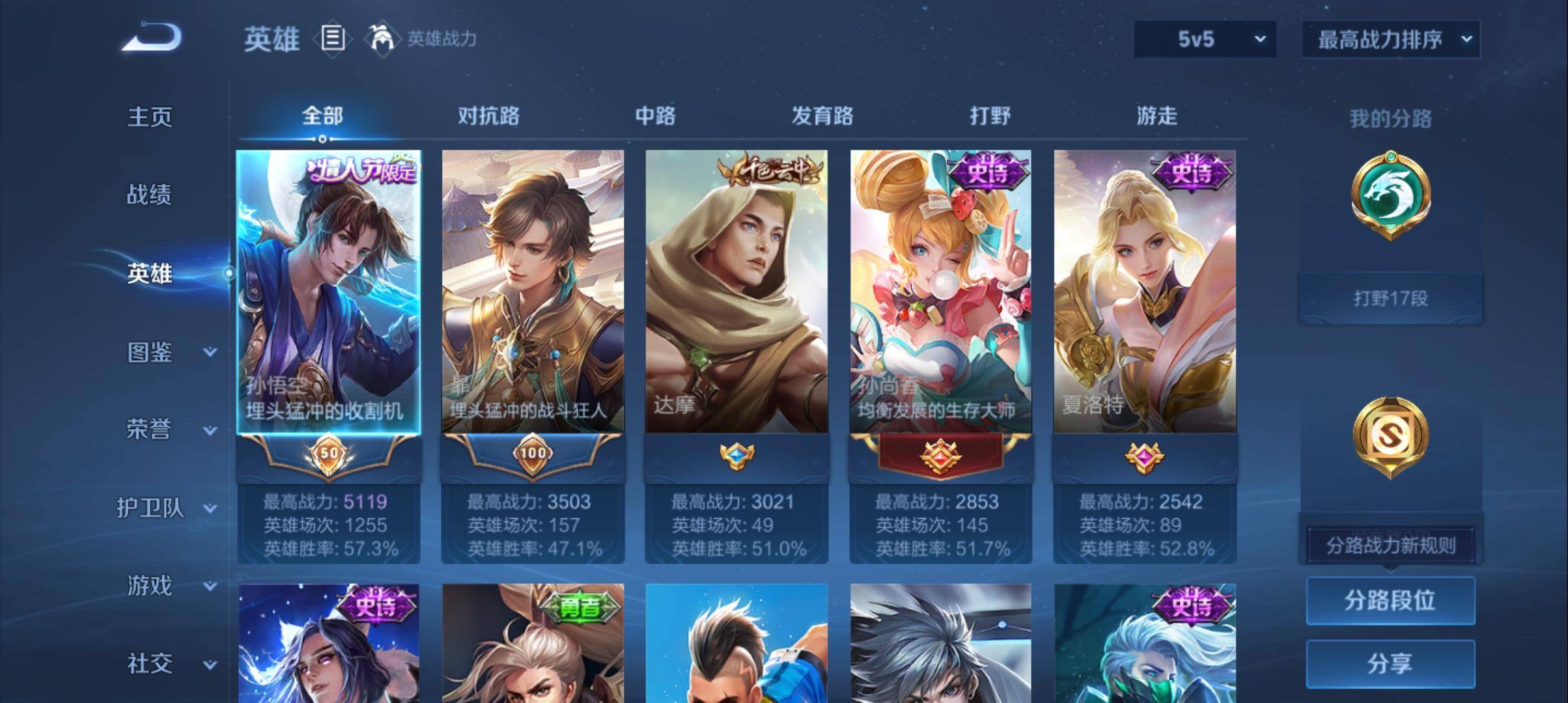
Task: Open the 5v5 mode dropdown
Action: pyautogui.click(x=1204, y=39)
